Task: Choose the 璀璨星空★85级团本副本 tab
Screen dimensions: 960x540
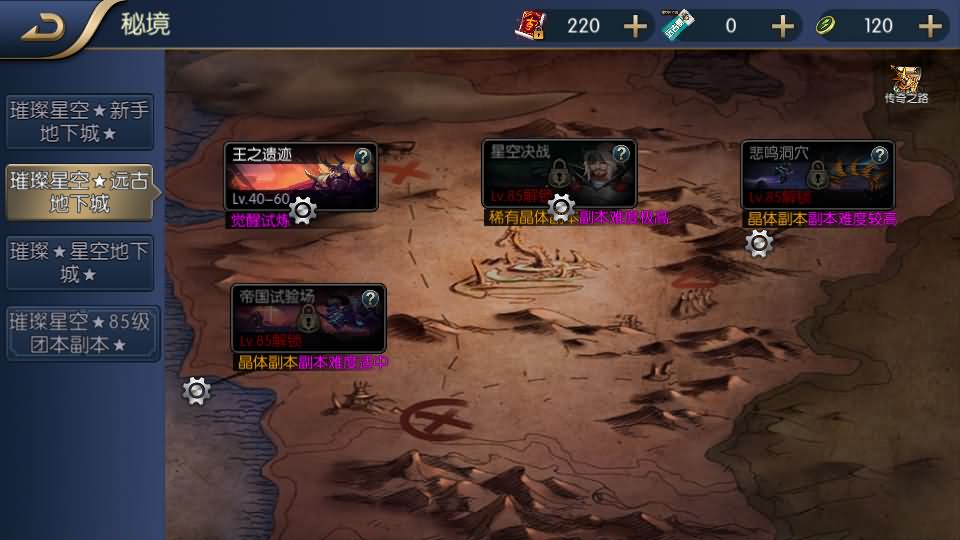Action: (x=80, y=333)
